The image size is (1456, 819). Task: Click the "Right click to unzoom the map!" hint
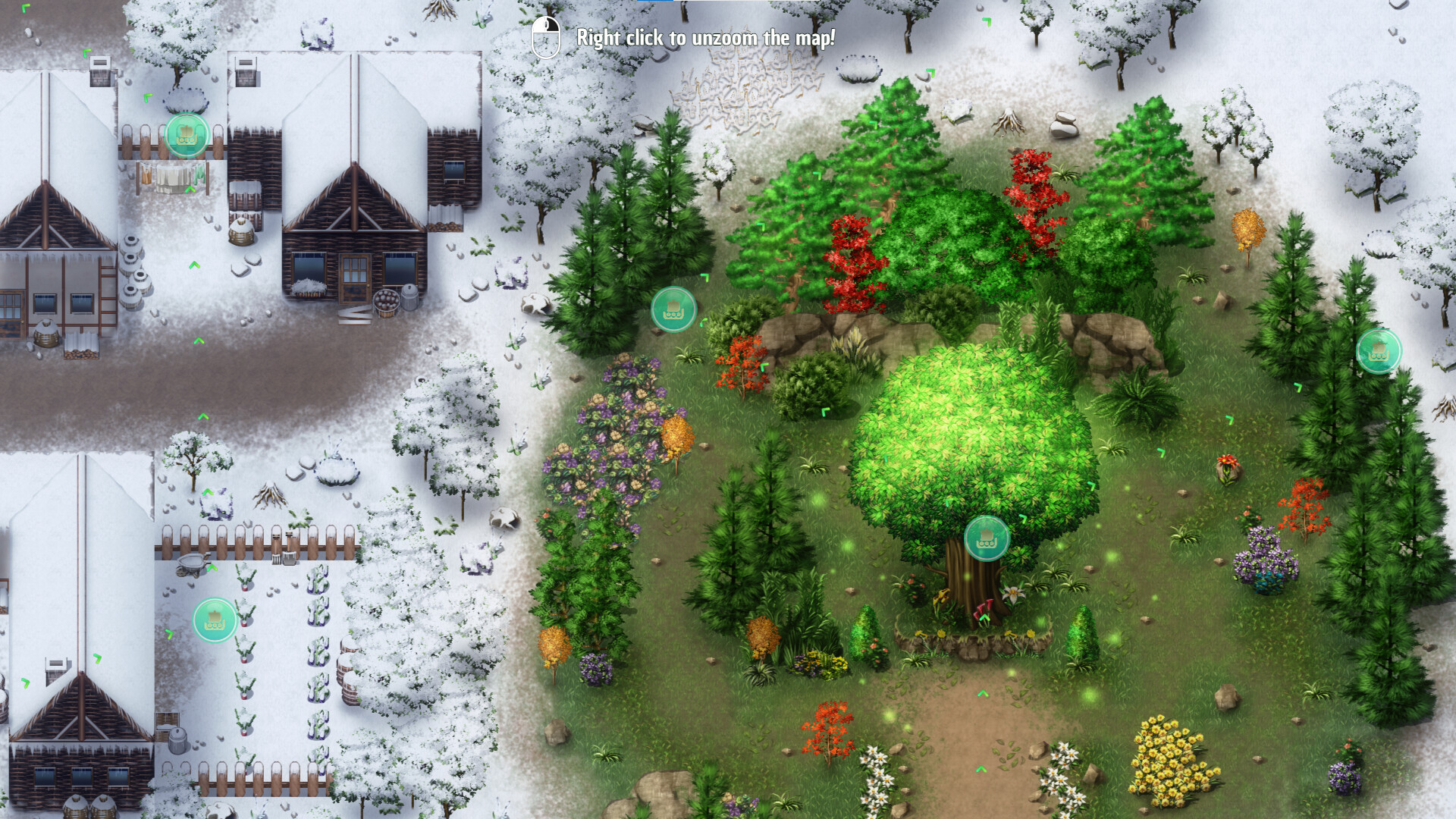pyautogui.click(x=705, y=34)
